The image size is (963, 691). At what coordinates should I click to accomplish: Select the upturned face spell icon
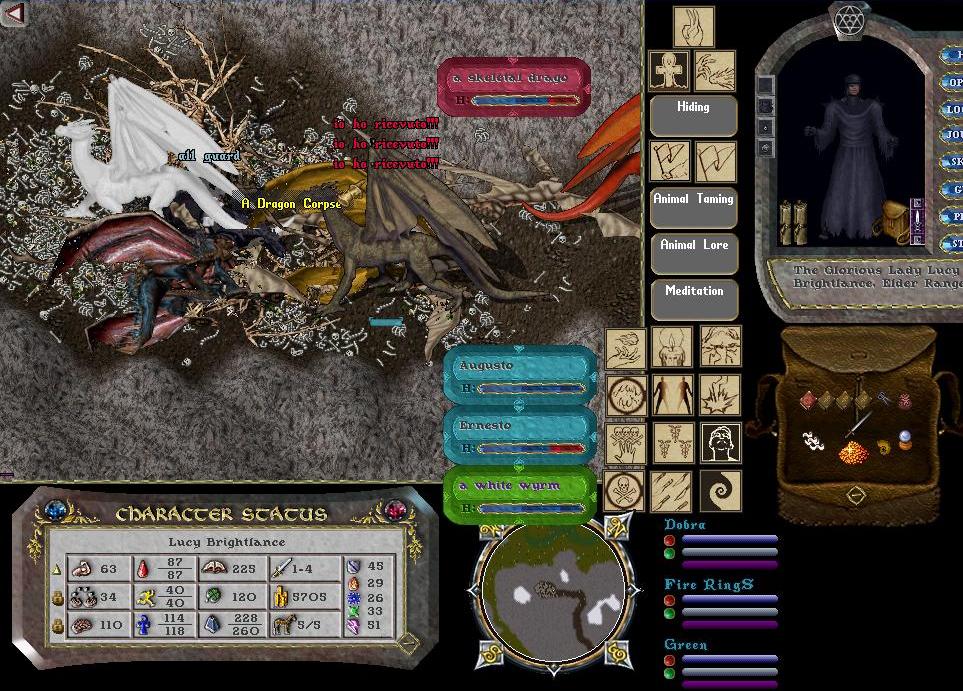pyautogui.click(x=720, y=442)
